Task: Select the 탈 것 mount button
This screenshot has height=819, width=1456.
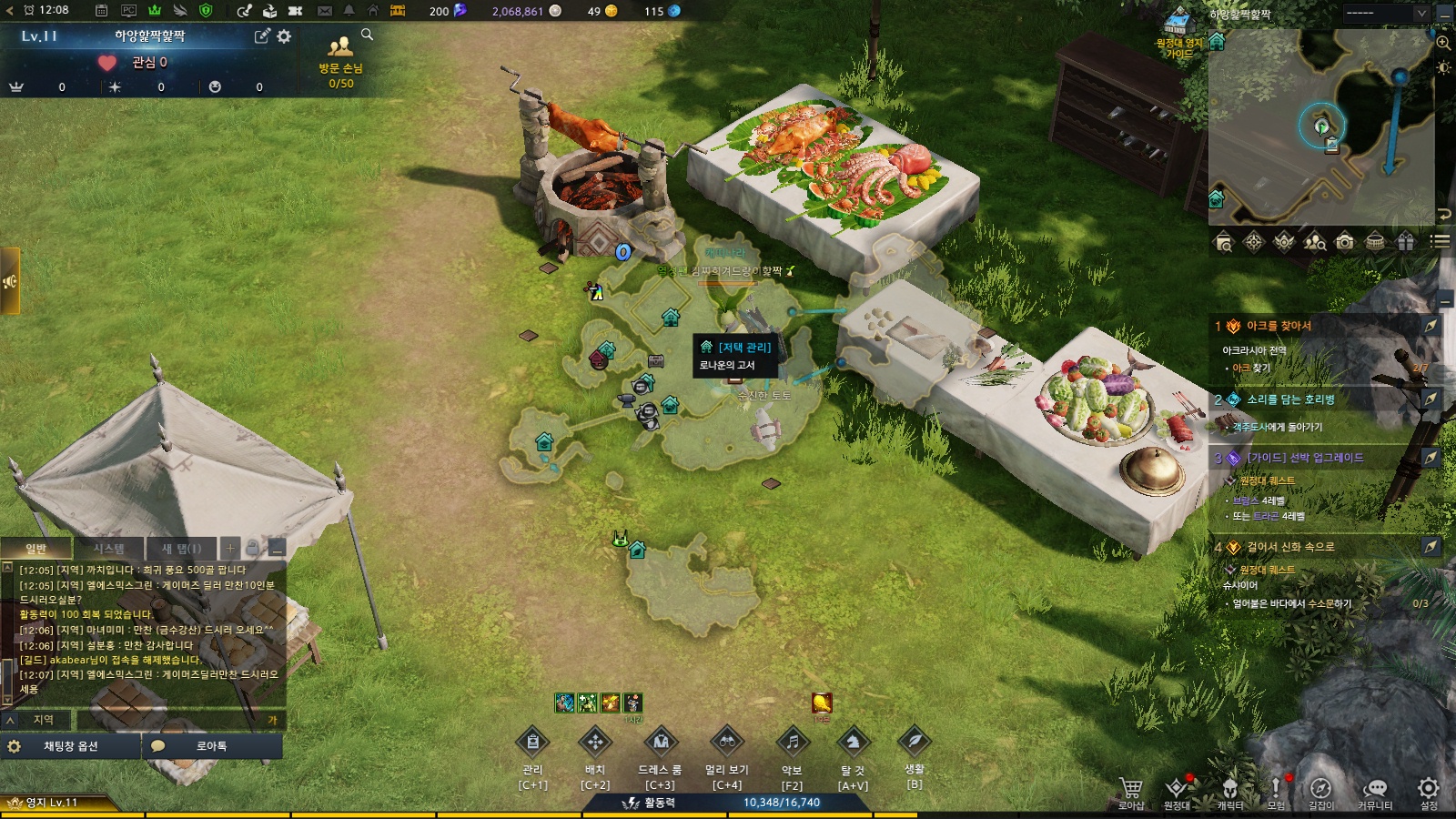Action: (x=853, y=743)
